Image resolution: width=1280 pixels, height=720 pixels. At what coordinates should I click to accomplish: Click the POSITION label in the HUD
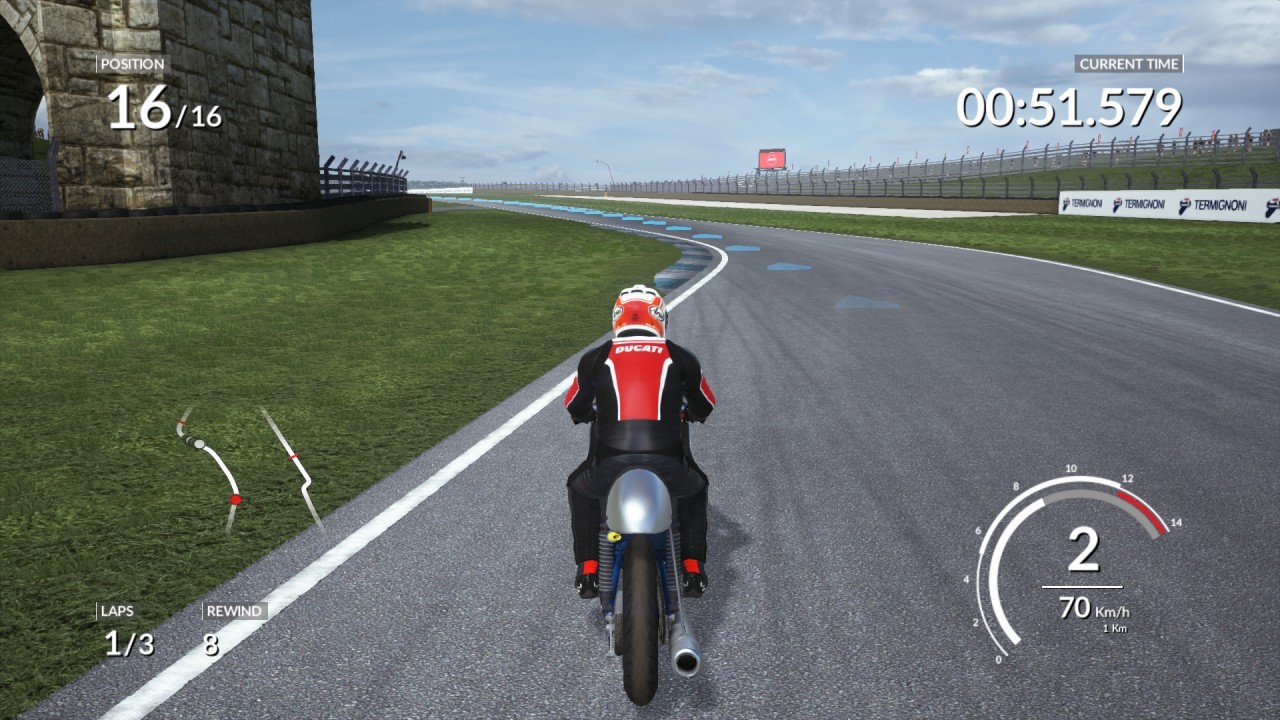click(x=131, y=63)
